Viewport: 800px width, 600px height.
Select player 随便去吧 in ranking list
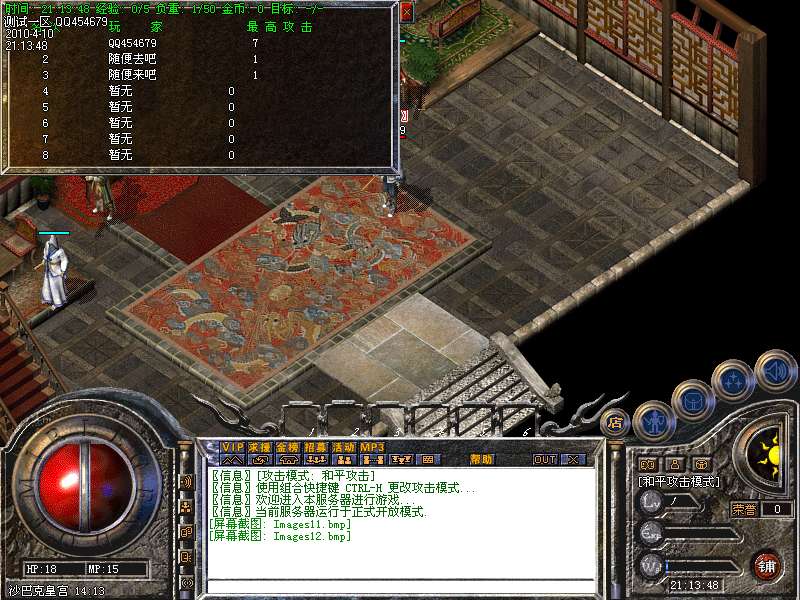pos(128,59)
